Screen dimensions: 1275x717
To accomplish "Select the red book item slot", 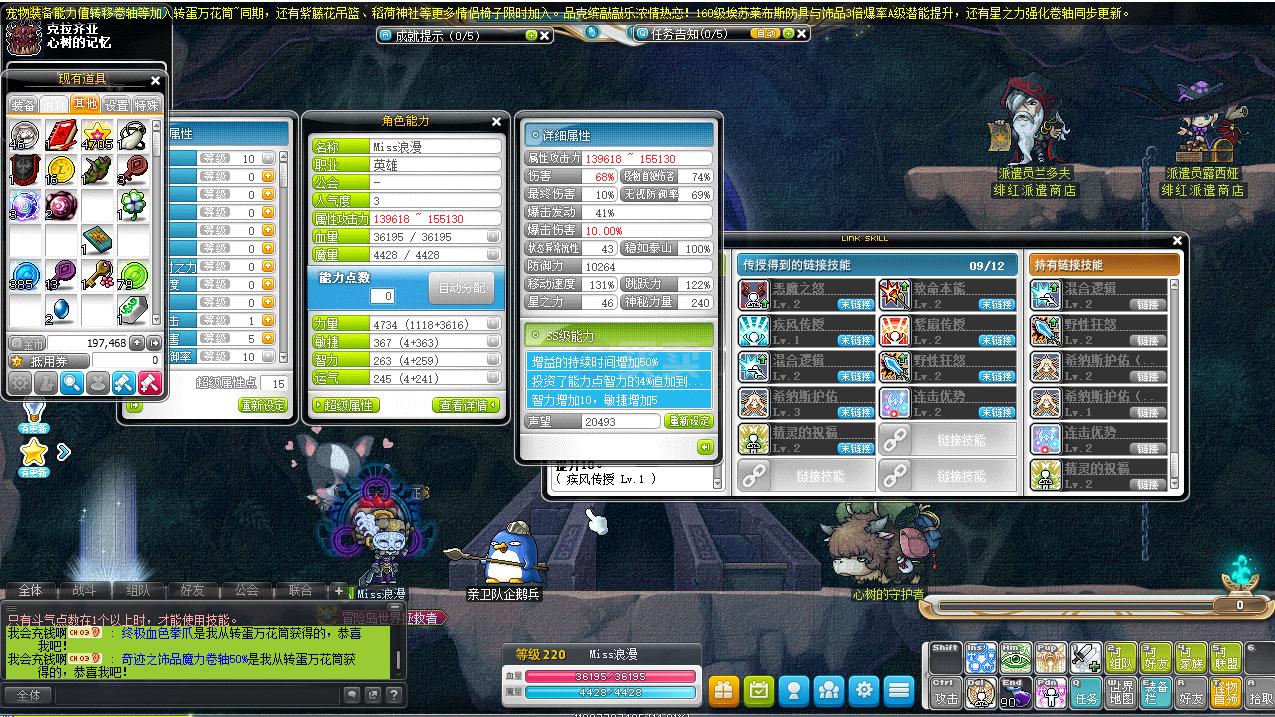I will (x=61, y=135).
